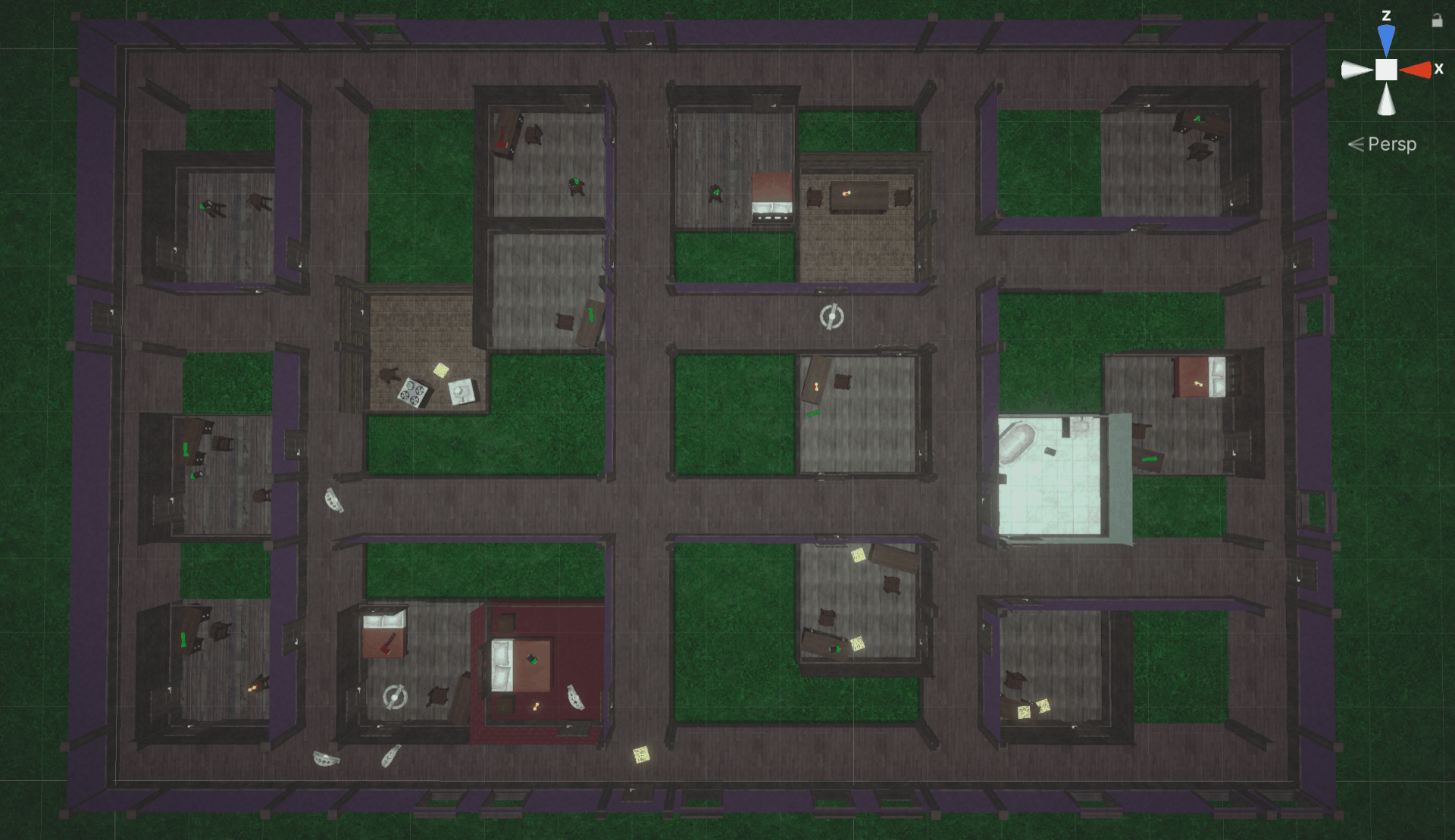Image resolution: width=1455 pixels, height=840 pixels.
Task: Click the left-facing white gizmo cone
Action: click(x=1350, y=69)
